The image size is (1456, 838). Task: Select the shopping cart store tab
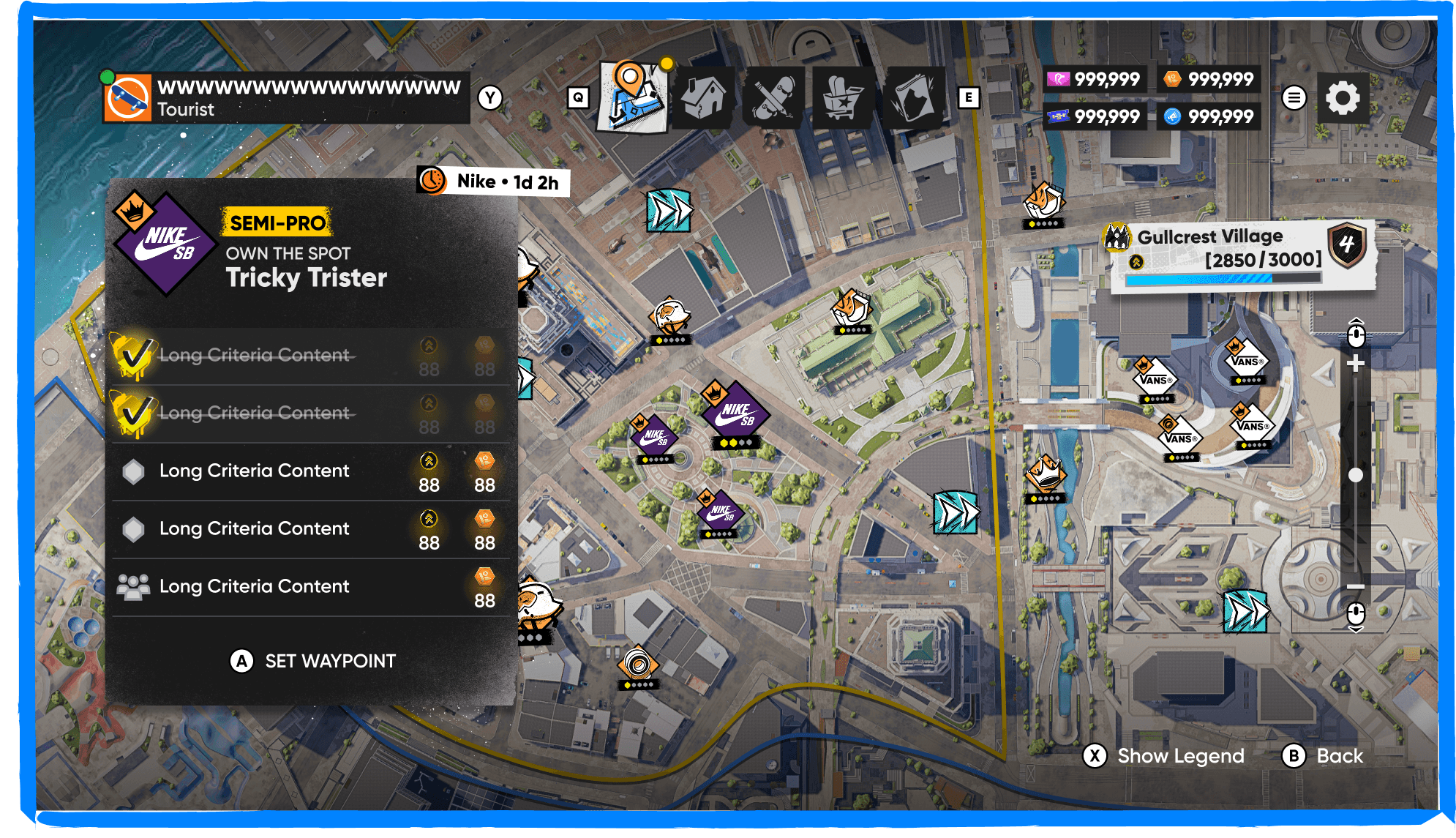pos(842,99)
